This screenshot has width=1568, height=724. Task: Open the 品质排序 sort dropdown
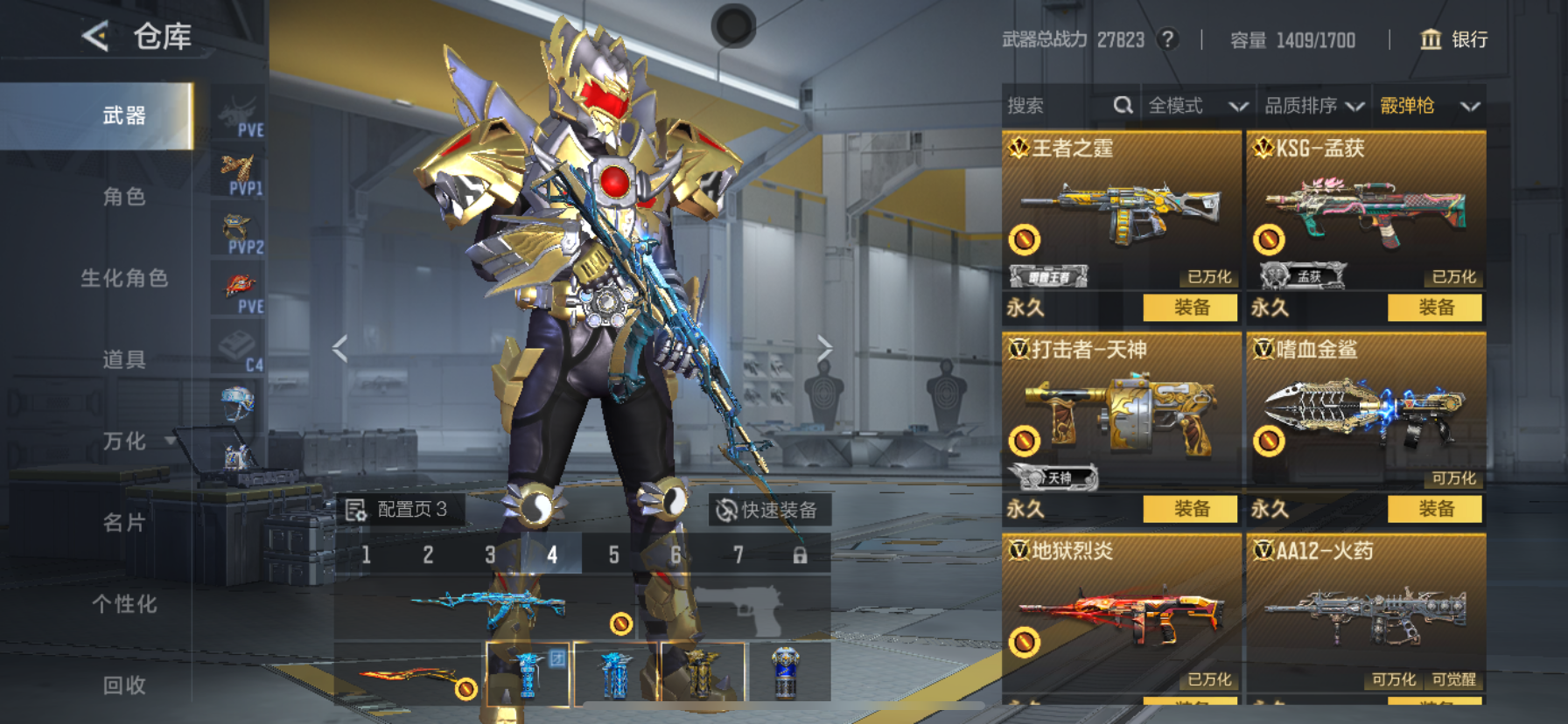click(x=1313, y=106)
